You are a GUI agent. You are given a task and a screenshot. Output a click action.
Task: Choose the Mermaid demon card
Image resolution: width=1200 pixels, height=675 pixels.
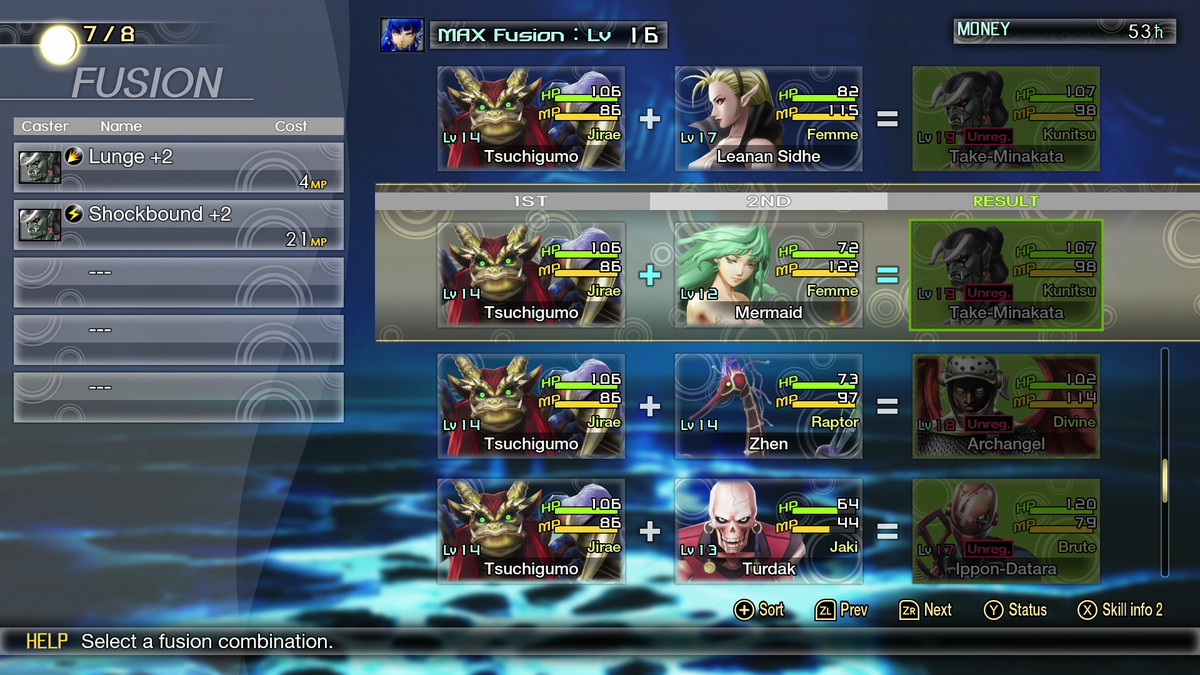click(768, 275)
